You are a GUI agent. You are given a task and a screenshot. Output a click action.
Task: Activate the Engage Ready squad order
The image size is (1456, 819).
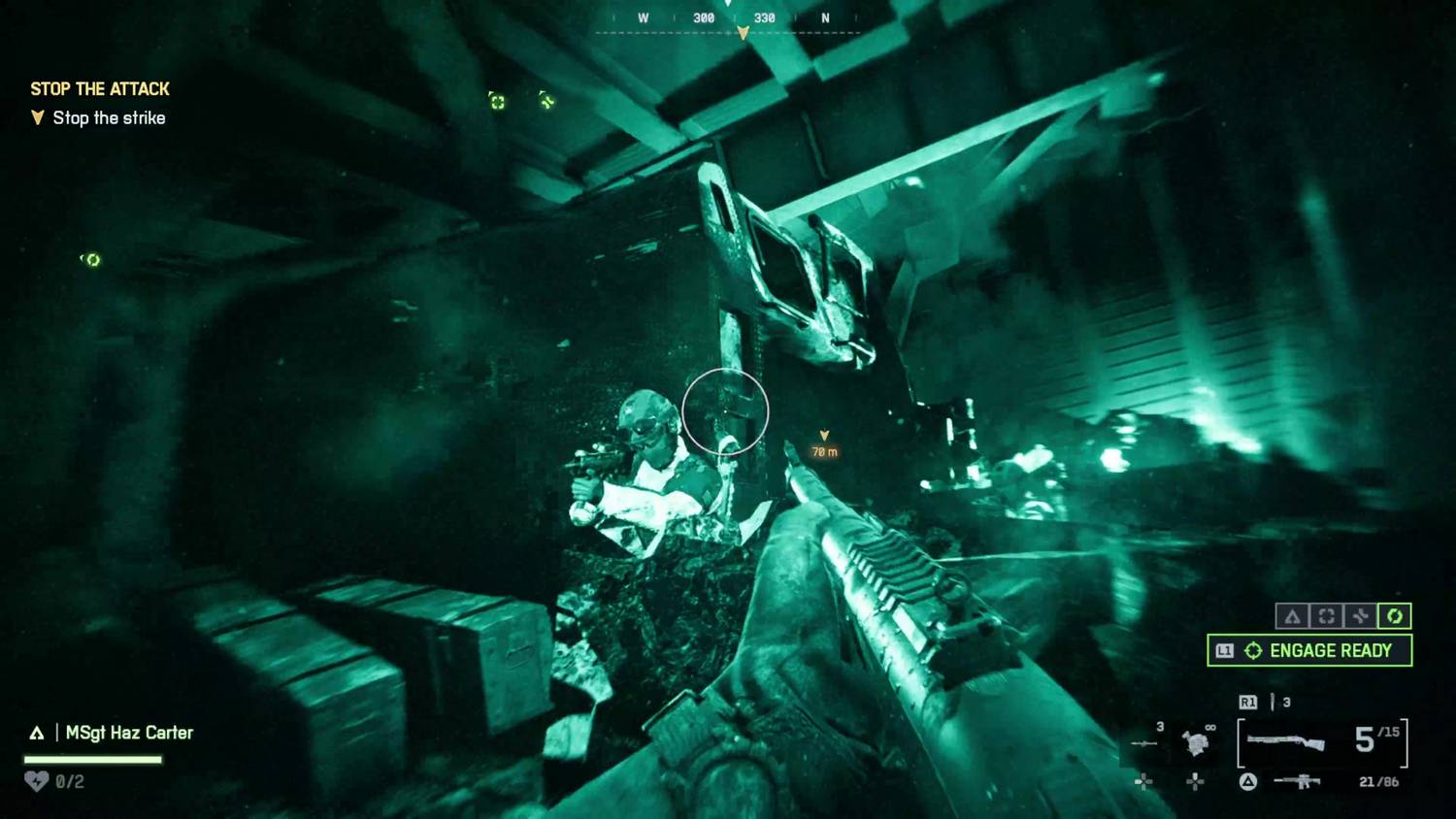[x=1309, y=650]
